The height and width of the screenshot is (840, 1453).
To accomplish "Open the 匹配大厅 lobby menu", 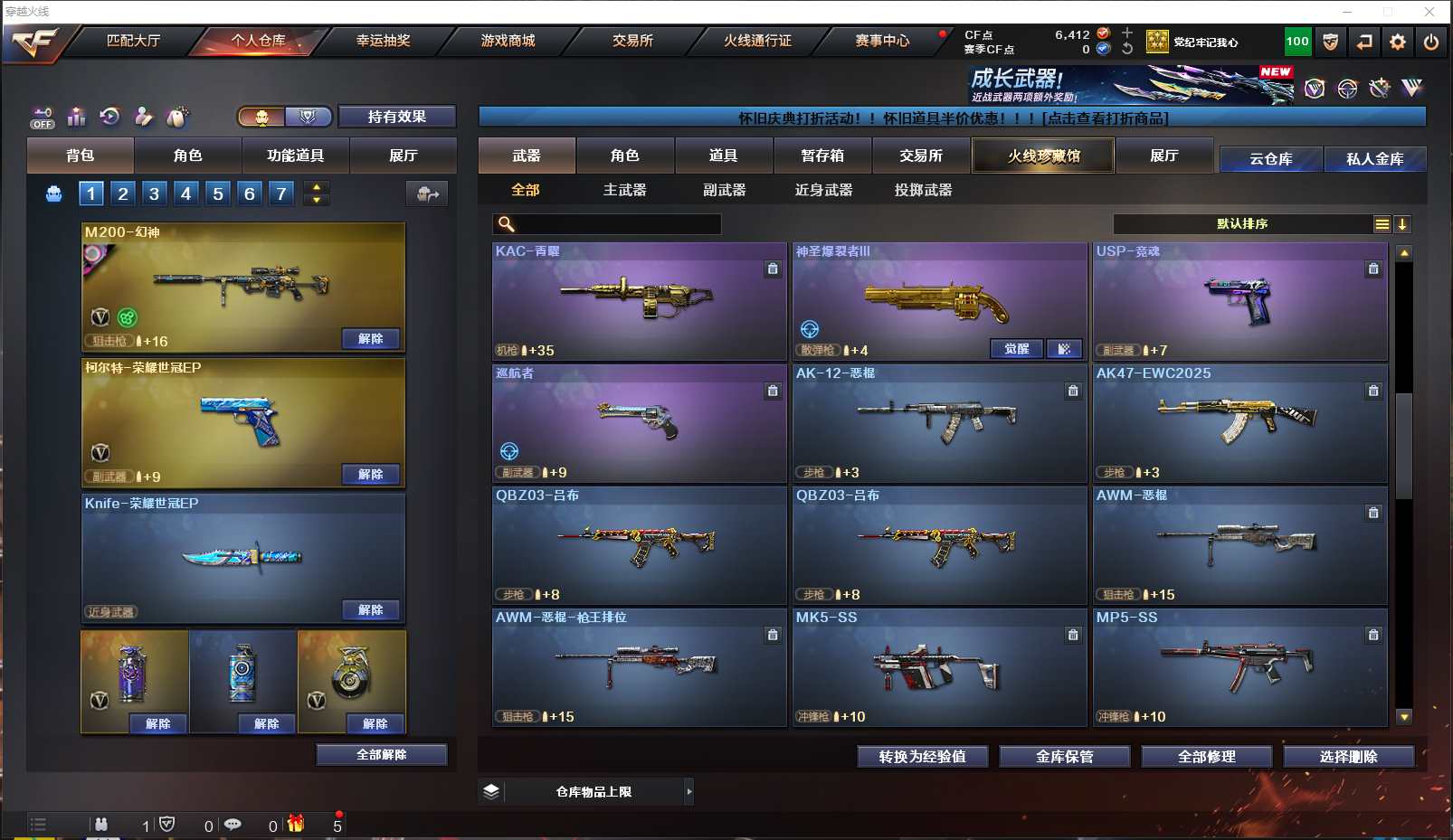I will pyautogui.click(x=133, y=41).
